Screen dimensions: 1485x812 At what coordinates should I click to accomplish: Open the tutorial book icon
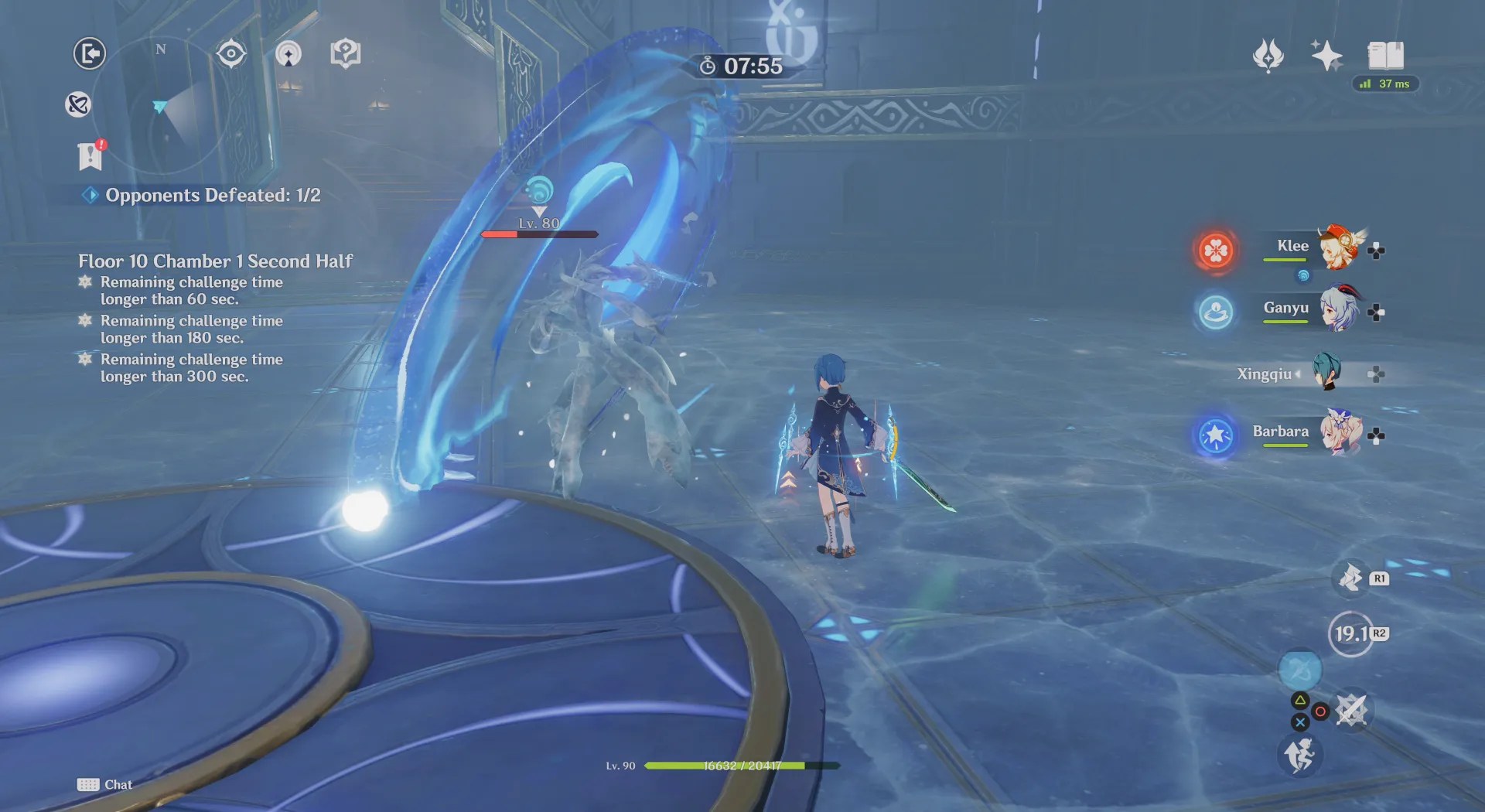pos(346,53)
